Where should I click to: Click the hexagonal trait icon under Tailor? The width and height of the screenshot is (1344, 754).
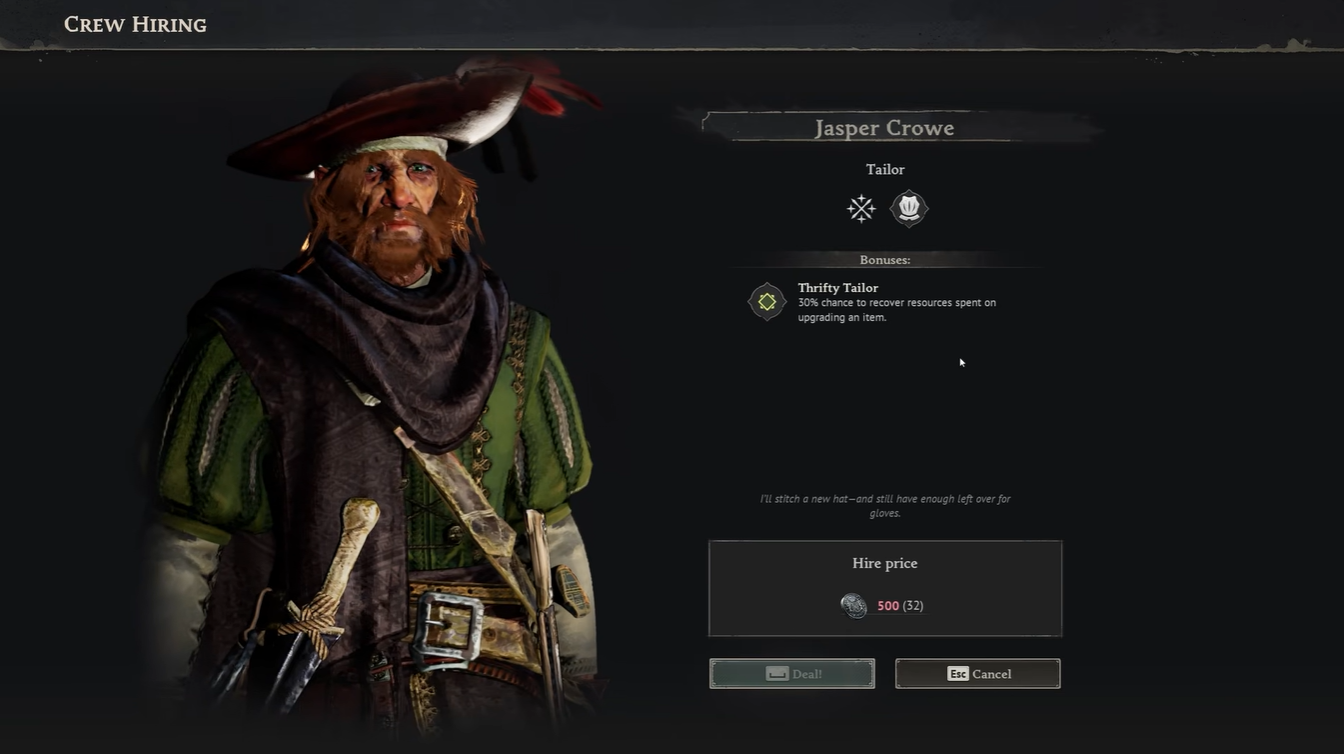[909, 208]
